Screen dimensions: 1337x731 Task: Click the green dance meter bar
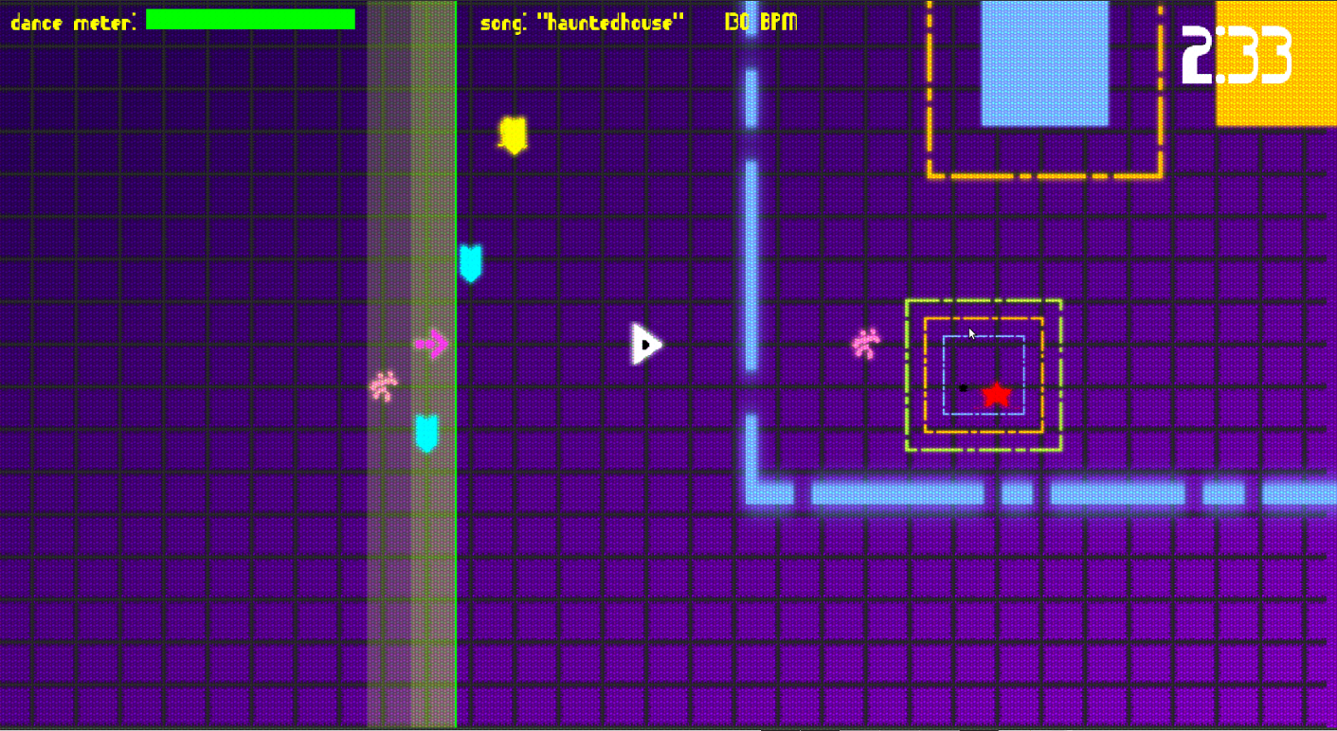[x=250, y=18]
